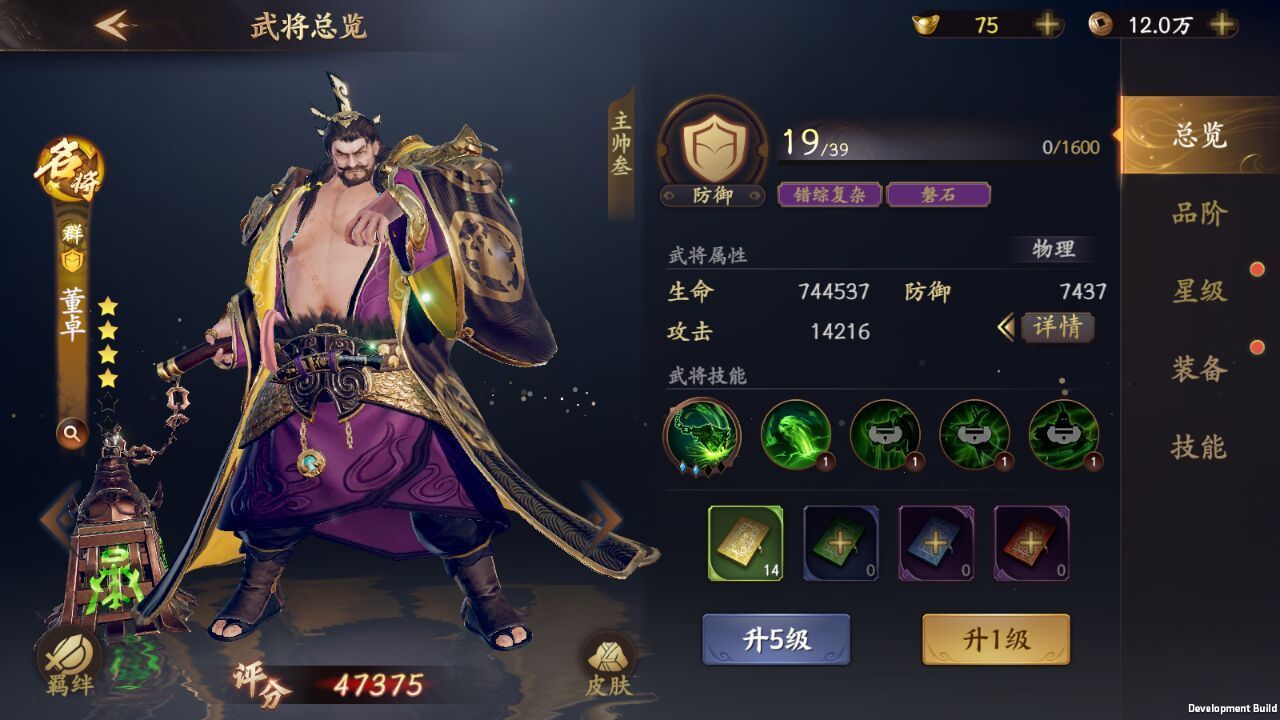
Task: Open the rightmost locked skill icon
Action: pos(1065,432)
